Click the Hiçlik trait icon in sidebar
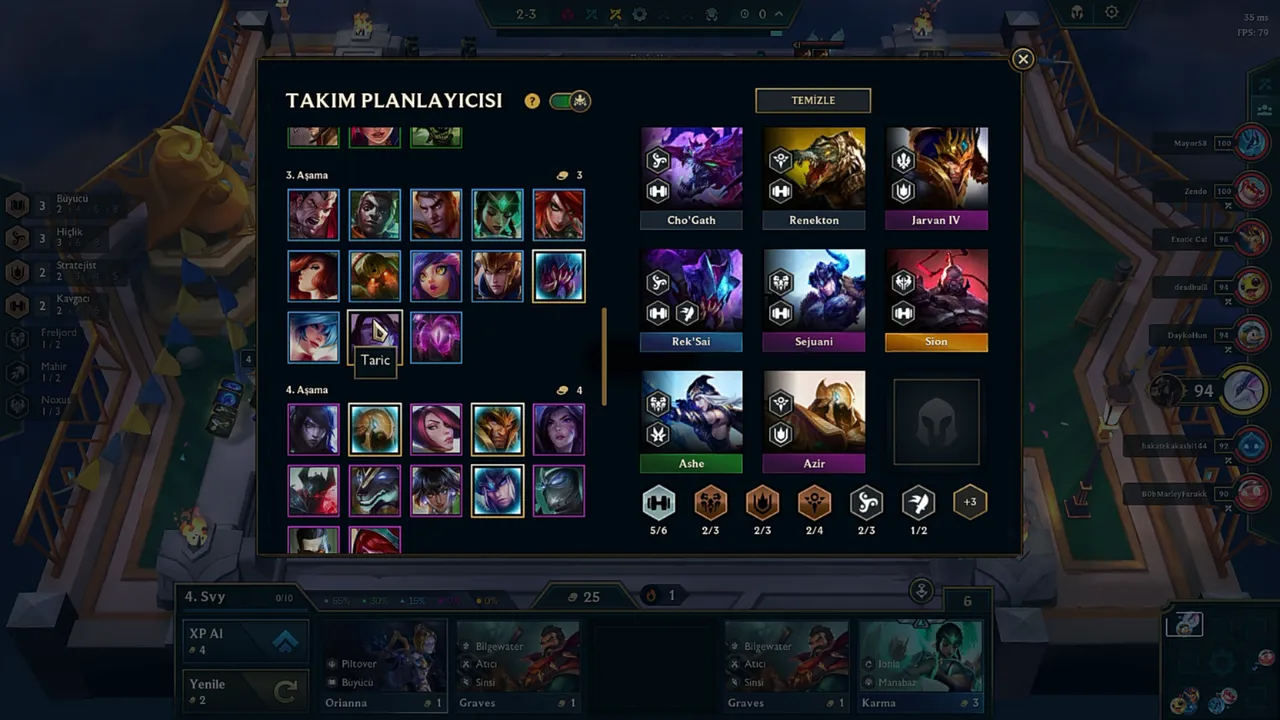 (x=17, y=236)
